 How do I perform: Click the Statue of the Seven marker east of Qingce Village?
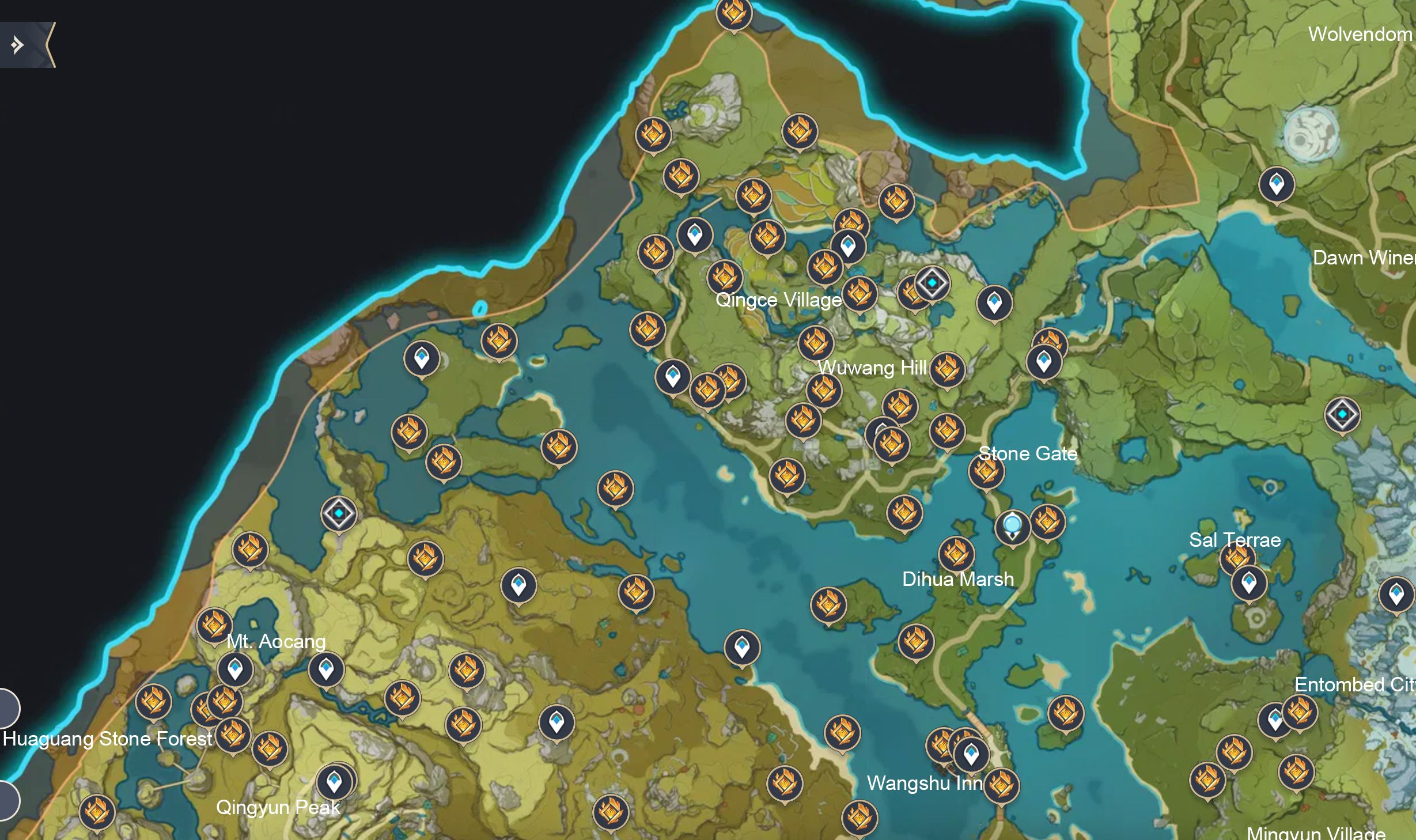(930, 283)
